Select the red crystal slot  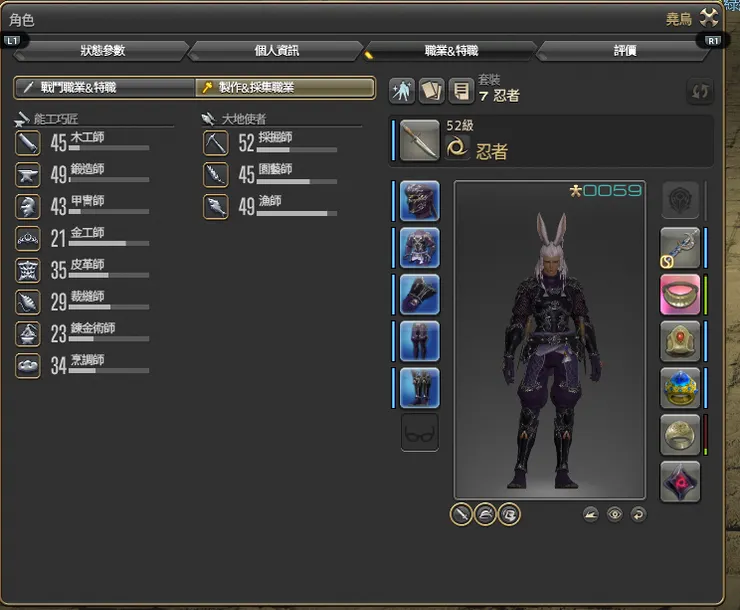pyautogui.click(x=680, y=482)
